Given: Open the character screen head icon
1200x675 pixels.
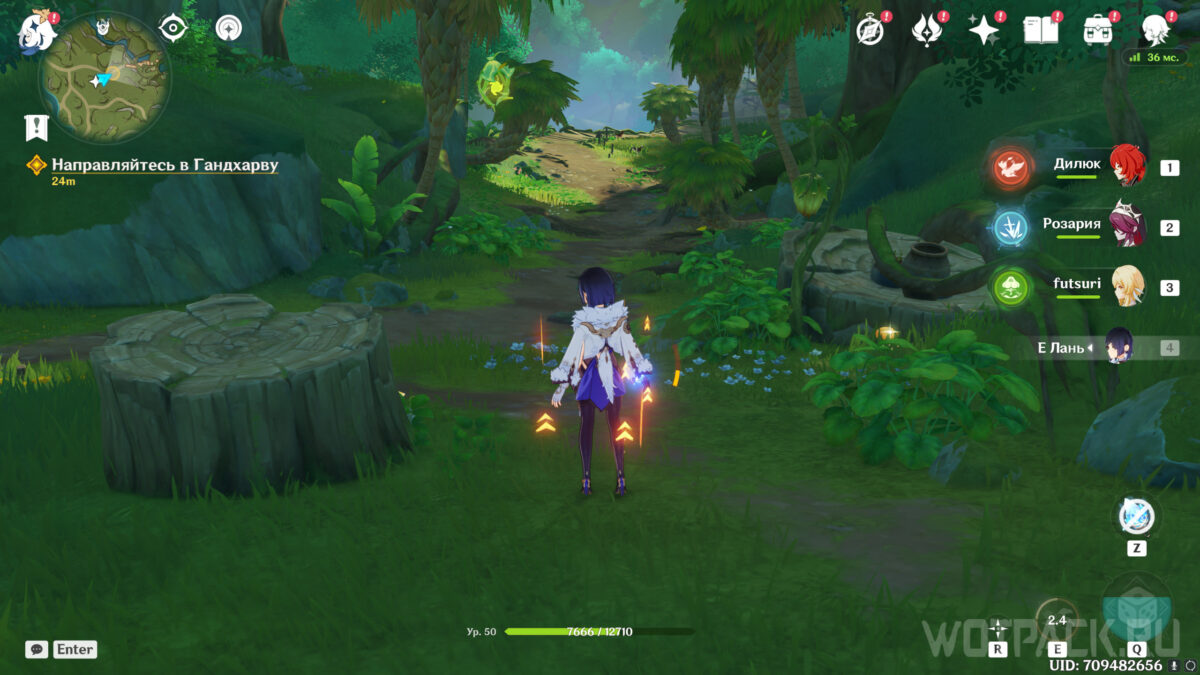Looking at the screenshot, I should [x=1156, y=30].
